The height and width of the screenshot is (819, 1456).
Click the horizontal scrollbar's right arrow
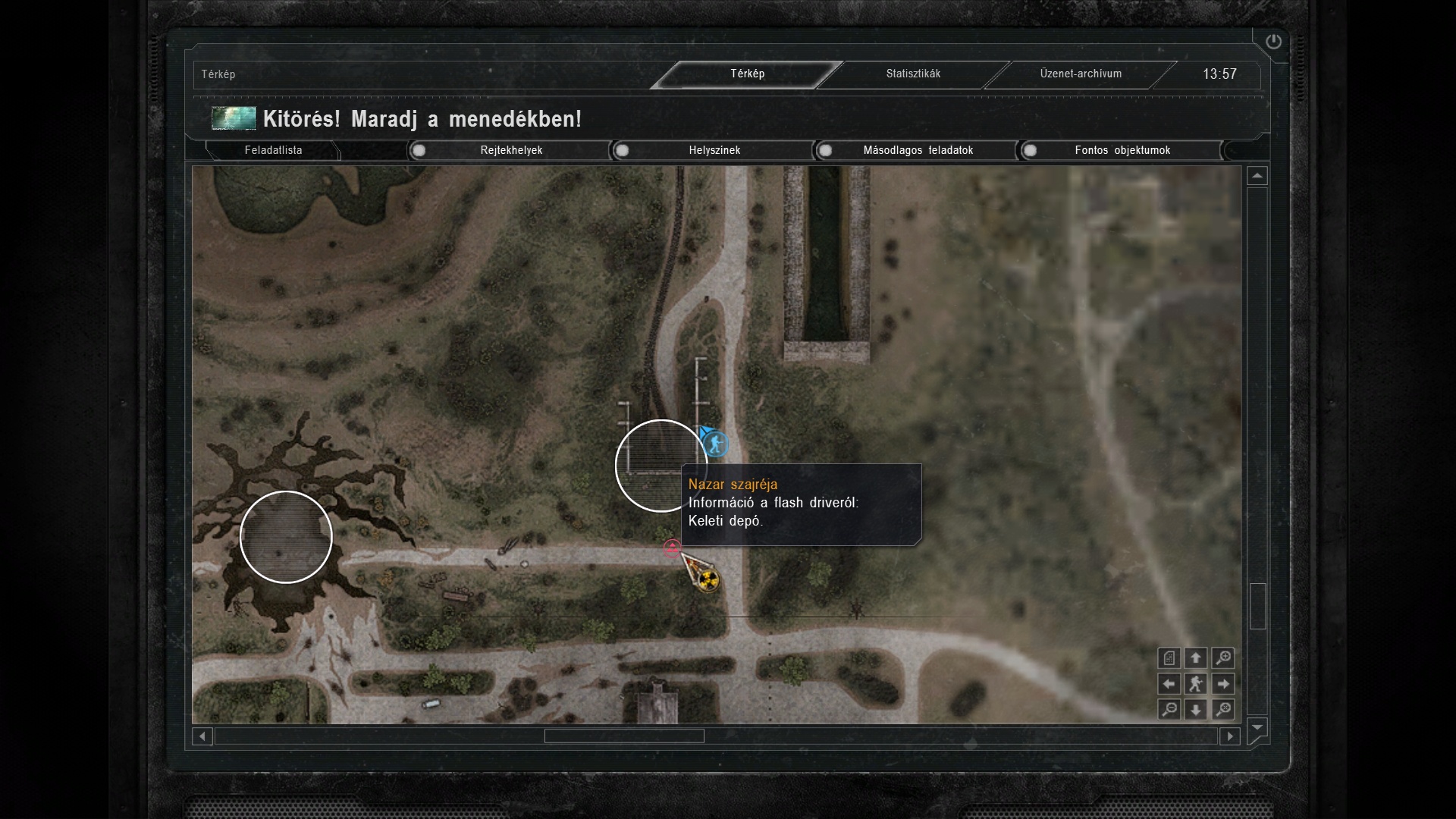1230,736
